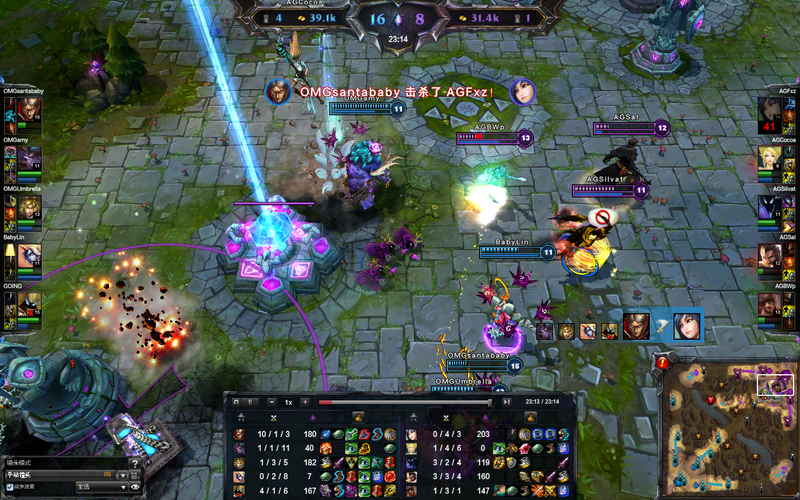This screenshot has height=500, width=800.
Task: Select OMGamy's champion portrait
Action: (27, 160)
